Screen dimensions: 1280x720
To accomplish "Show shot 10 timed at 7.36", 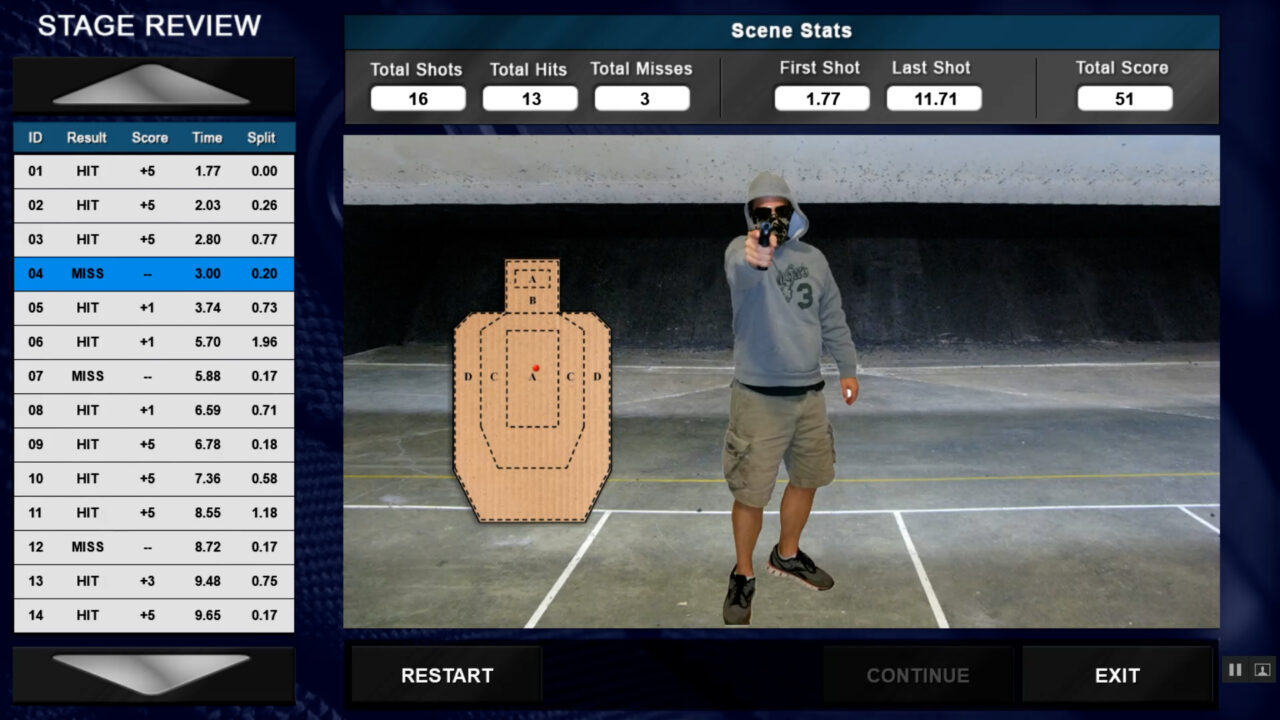I will (x=154, y=479).
